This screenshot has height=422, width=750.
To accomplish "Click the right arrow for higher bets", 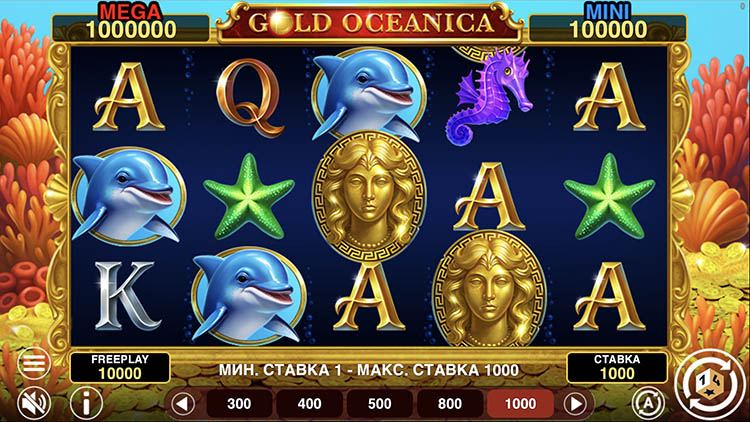I will 575,404.
